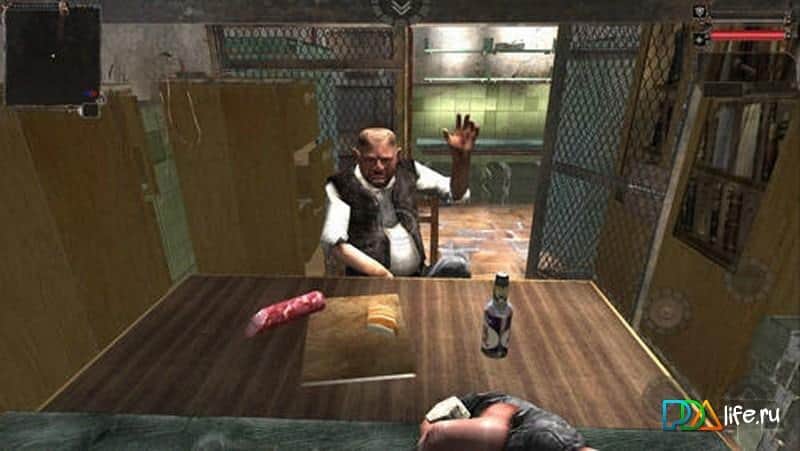
Task: Expand the chevron arrow at top center
Action: click(x=400, y=9)
